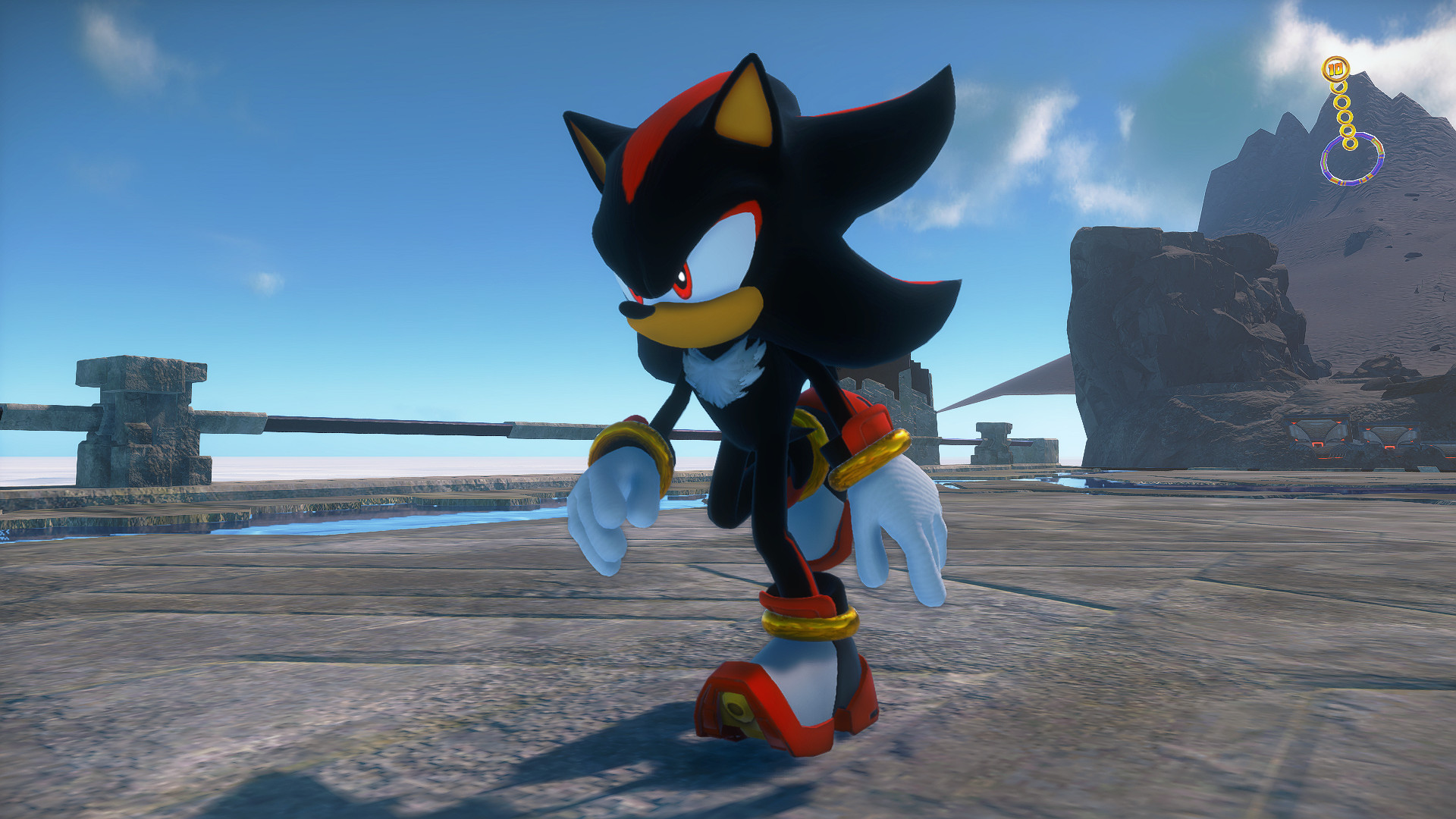The height and width of the screenshot is (819, 1456).
Task: Select the number 10 inside the ring
Action: pos(1335,69)
